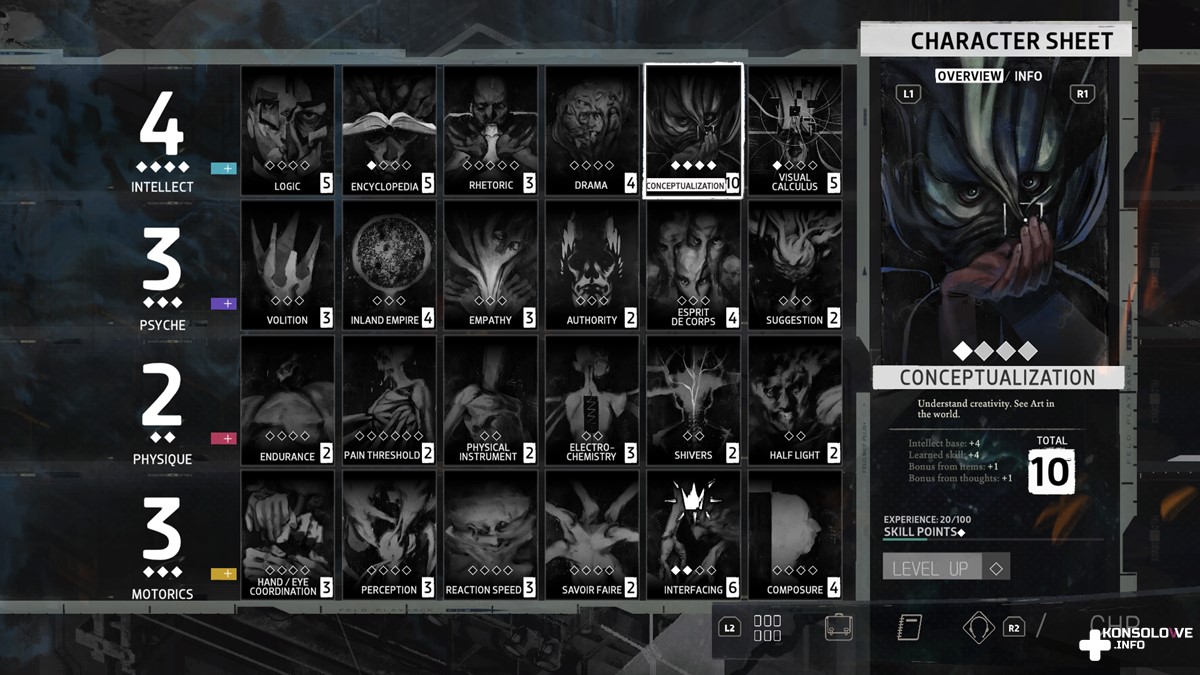Image resolution: width=1200 pixels, height=675 pixels.
Task: Open the journal notebook icon
Action: click(909, 627)
